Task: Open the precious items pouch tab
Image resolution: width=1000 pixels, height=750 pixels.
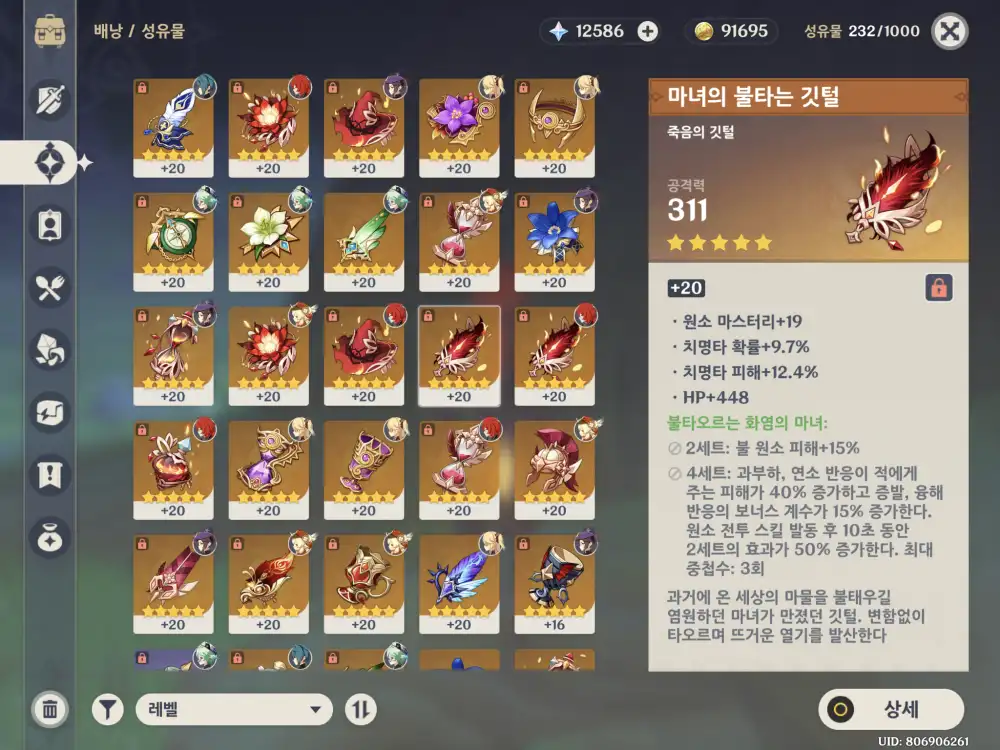Action: 50,537
